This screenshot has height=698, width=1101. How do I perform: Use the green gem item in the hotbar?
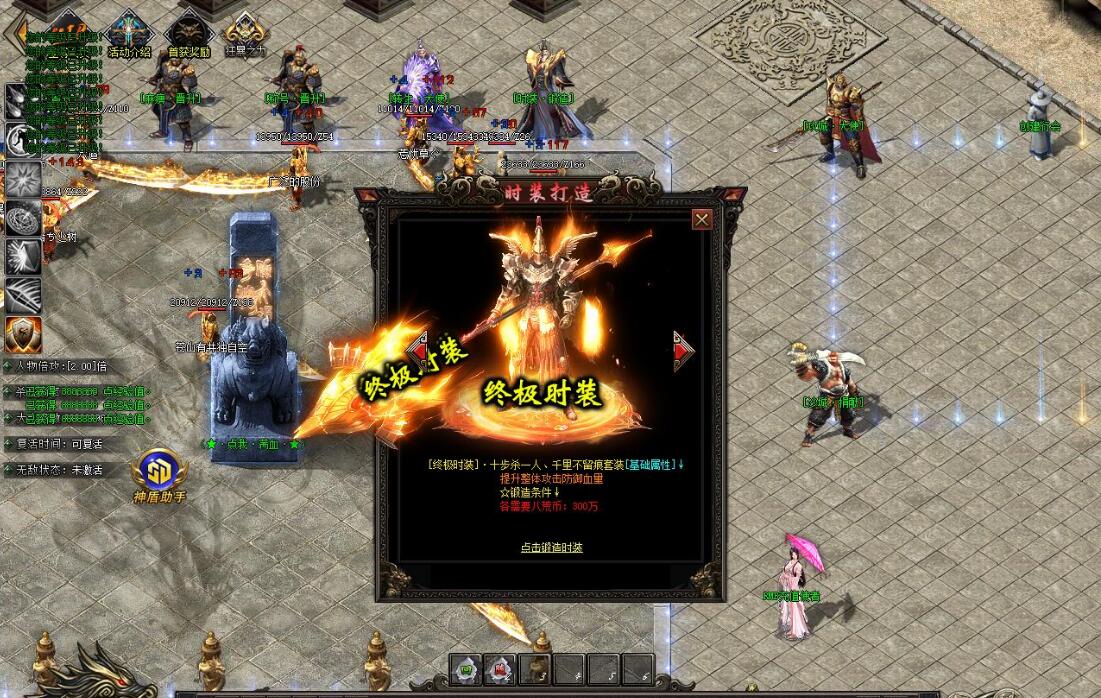click(x=464, y=669)
